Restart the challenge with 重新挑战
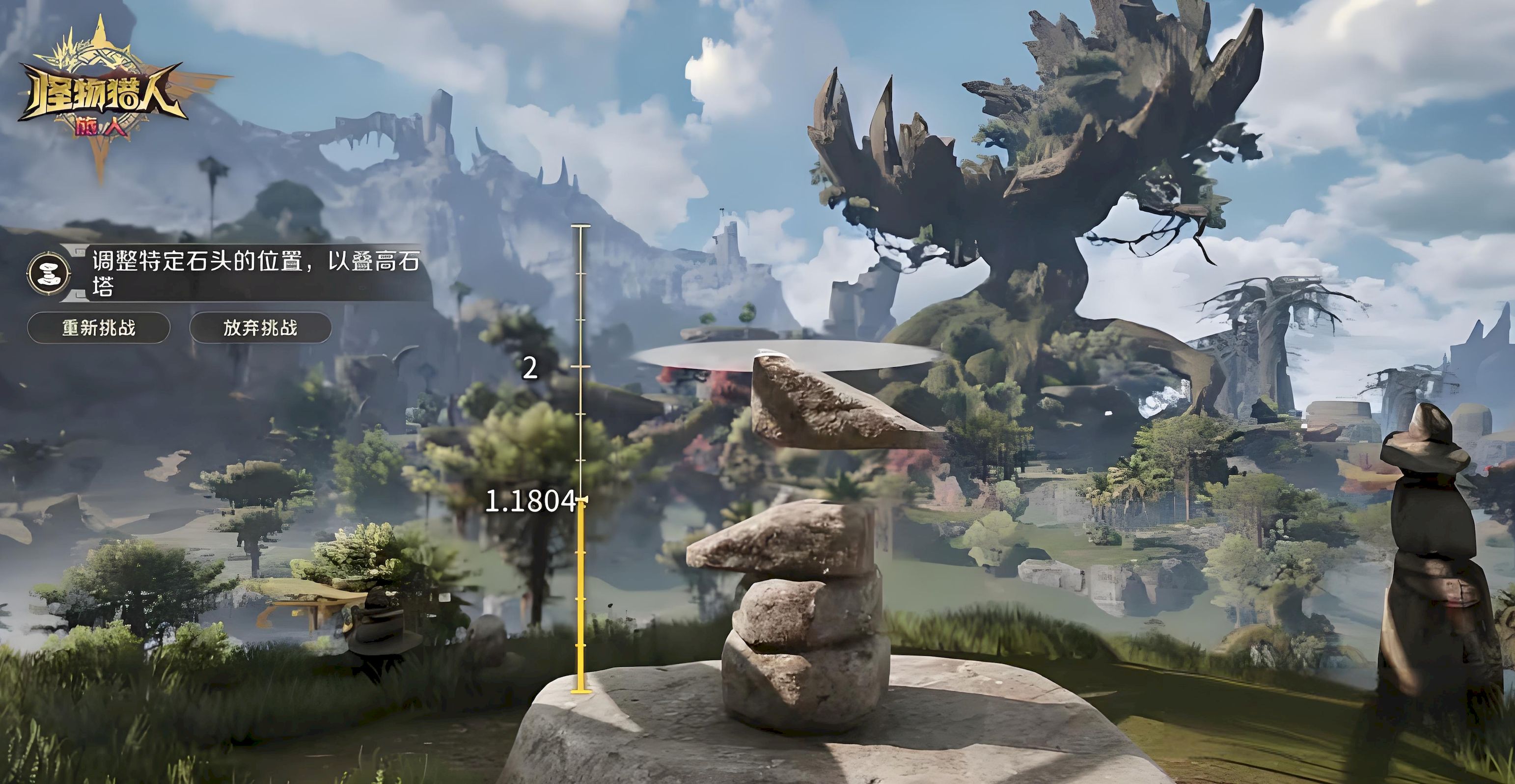 point(99,327)
